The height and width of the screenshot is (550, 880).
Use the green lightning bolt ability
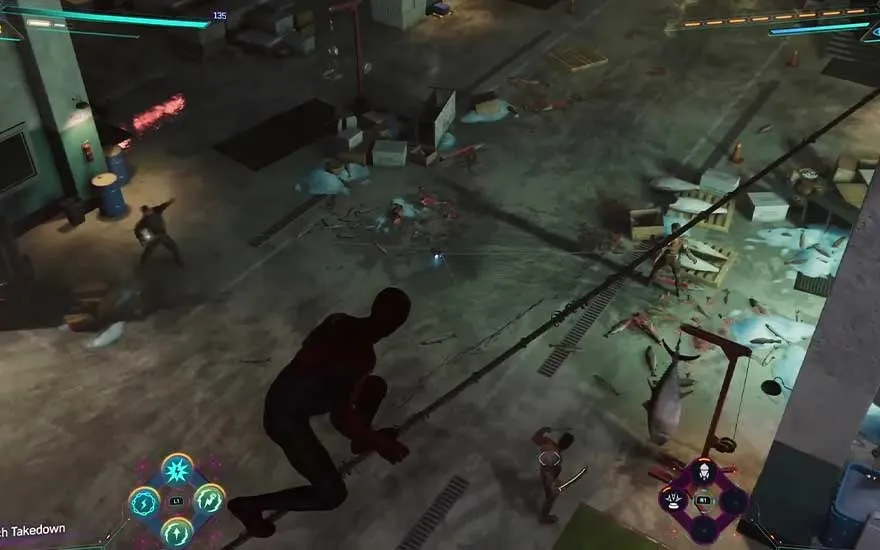tap(209, 499)
